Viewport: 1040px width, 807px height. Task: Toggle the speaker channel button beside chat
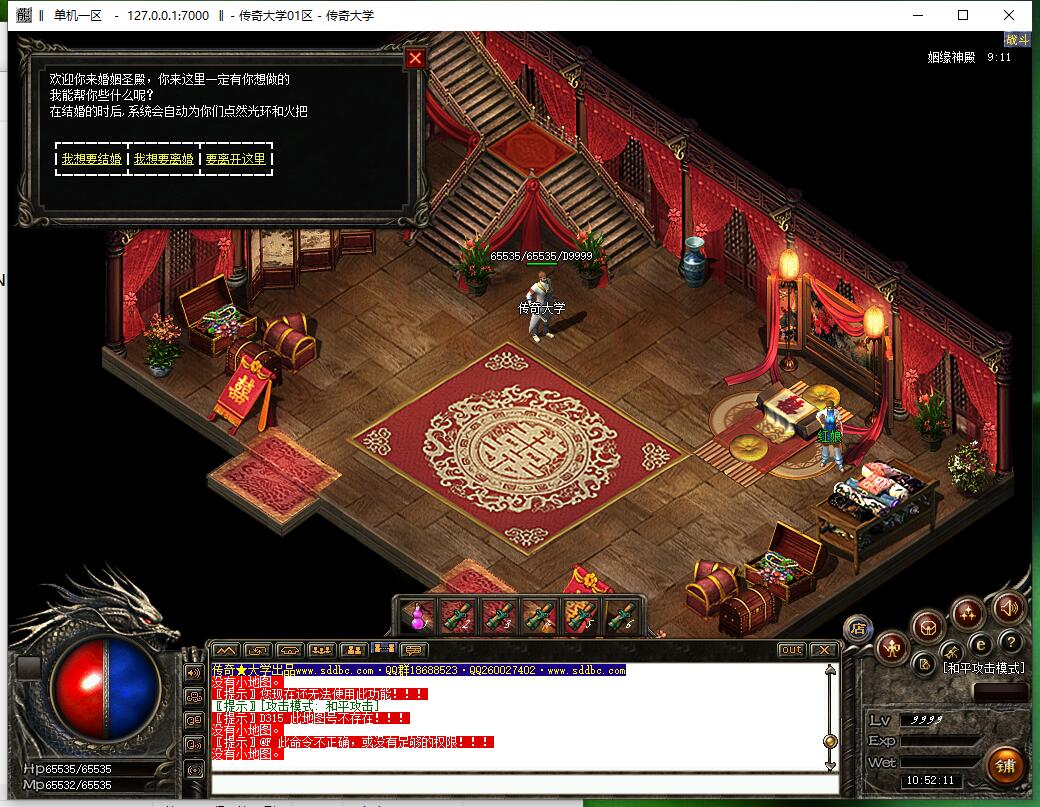point(194,671)
